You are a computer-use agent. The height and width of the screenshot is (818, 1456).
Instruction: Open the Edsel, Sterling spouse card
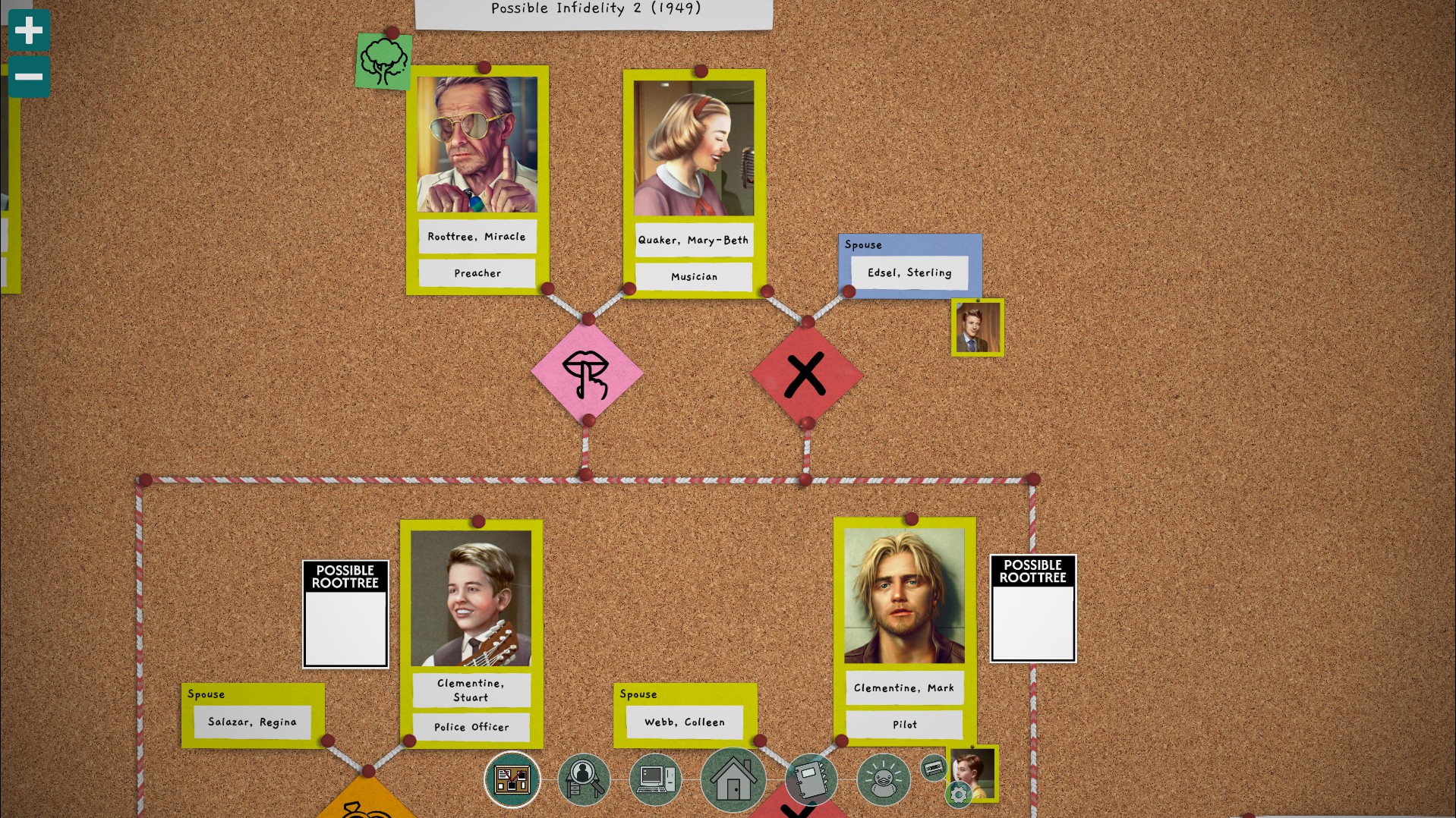coord(909,272)
